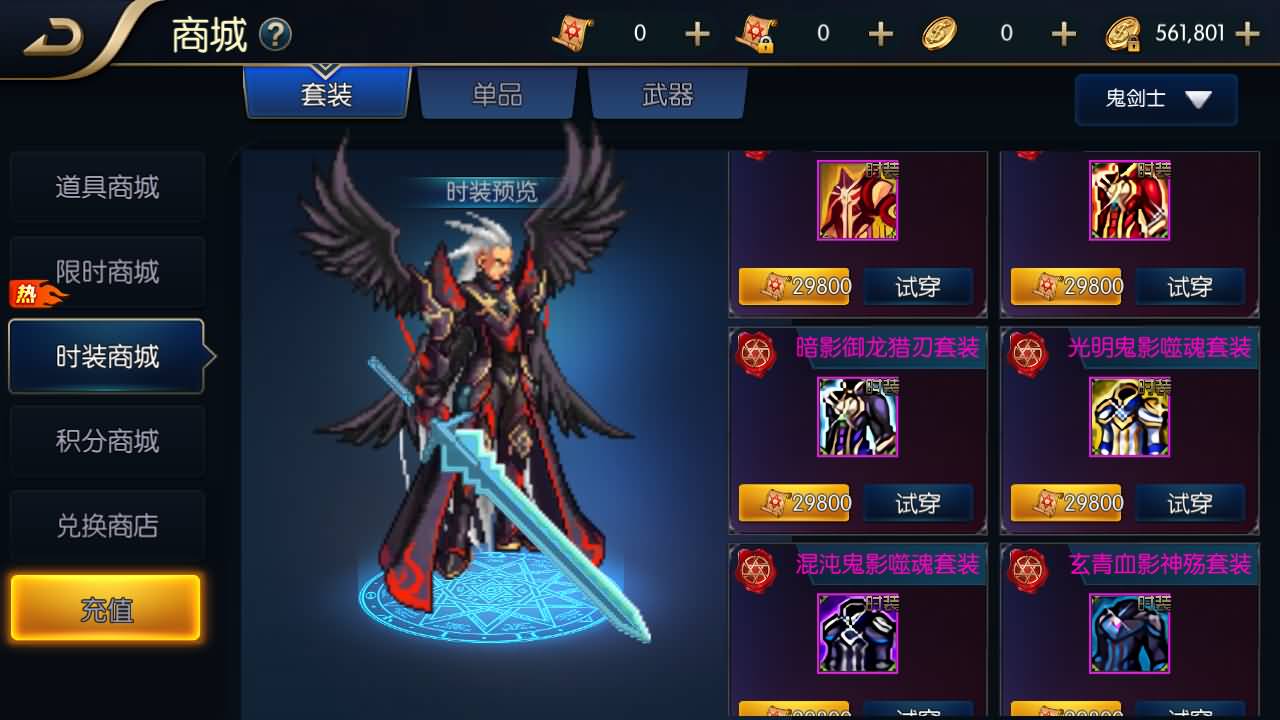Open the 鬼剑士 class dropdown

(x=1156, y=100)
